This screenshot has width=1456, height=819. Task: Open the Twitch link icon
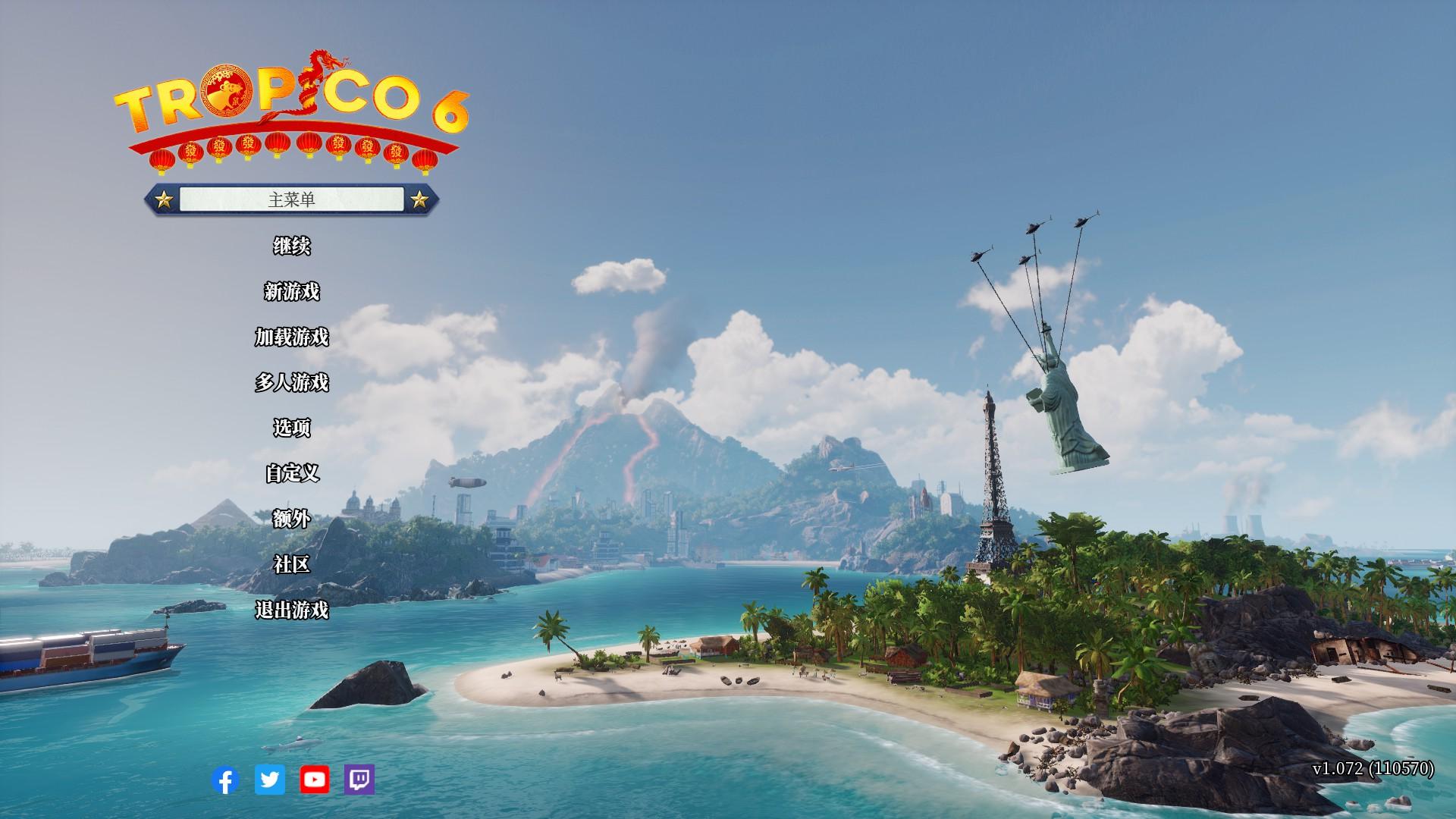click(359, 780)
